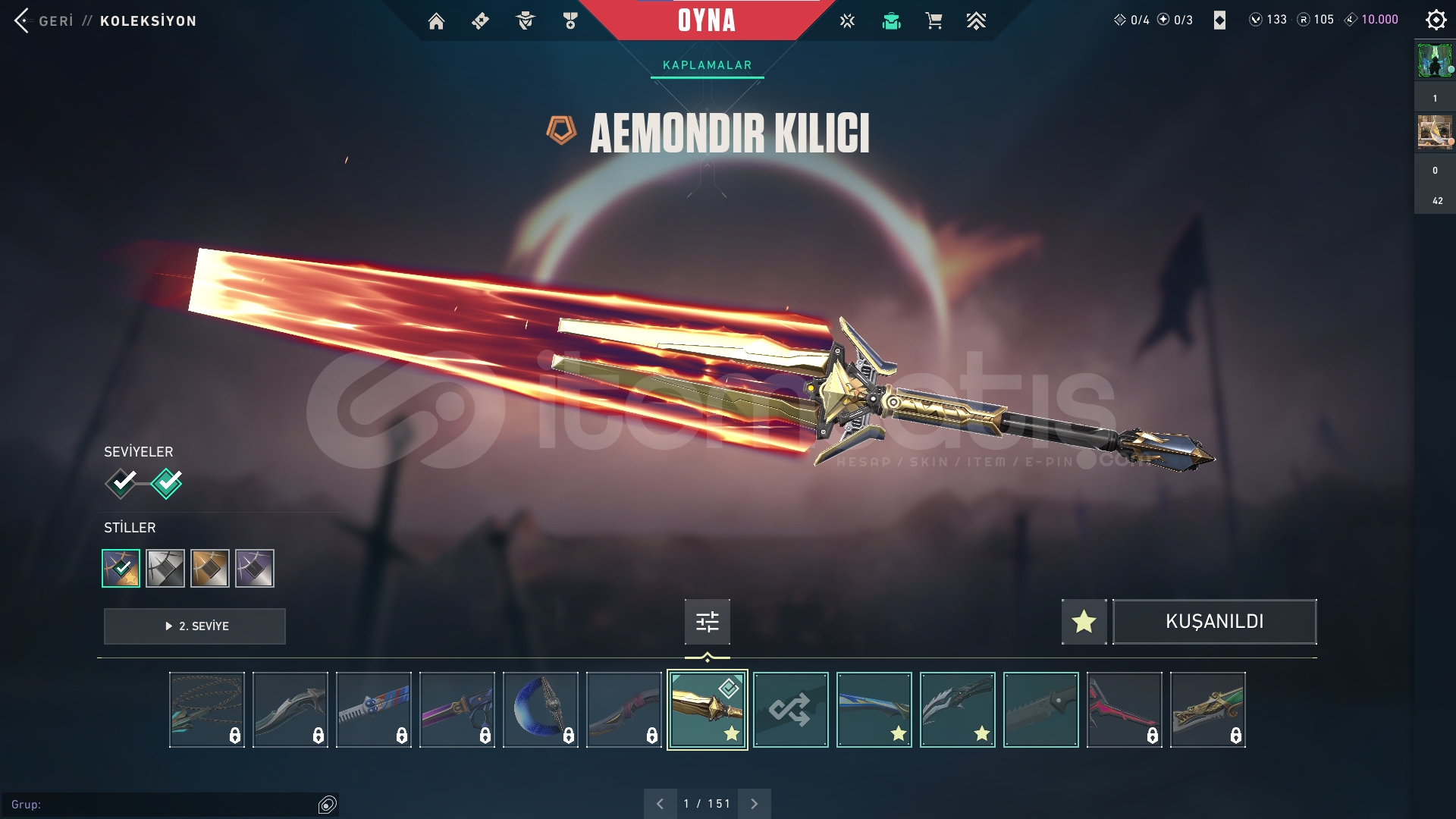Screen dimensions: 1456x819
Task: Play the 2. SEVİYE preview video
Action: [x=195, y=626]
